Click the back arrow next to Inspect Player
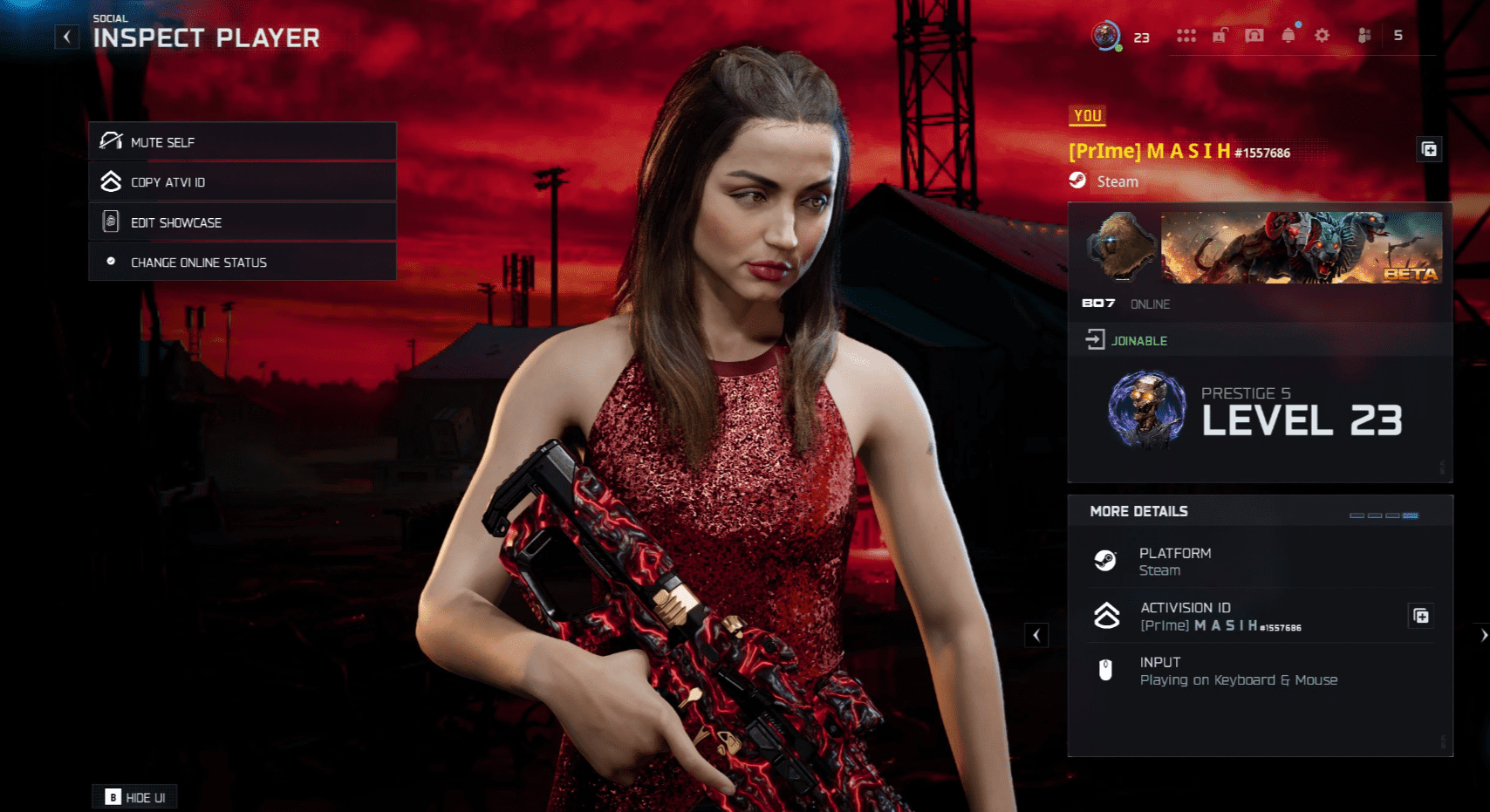 click(x=66, y=36)
